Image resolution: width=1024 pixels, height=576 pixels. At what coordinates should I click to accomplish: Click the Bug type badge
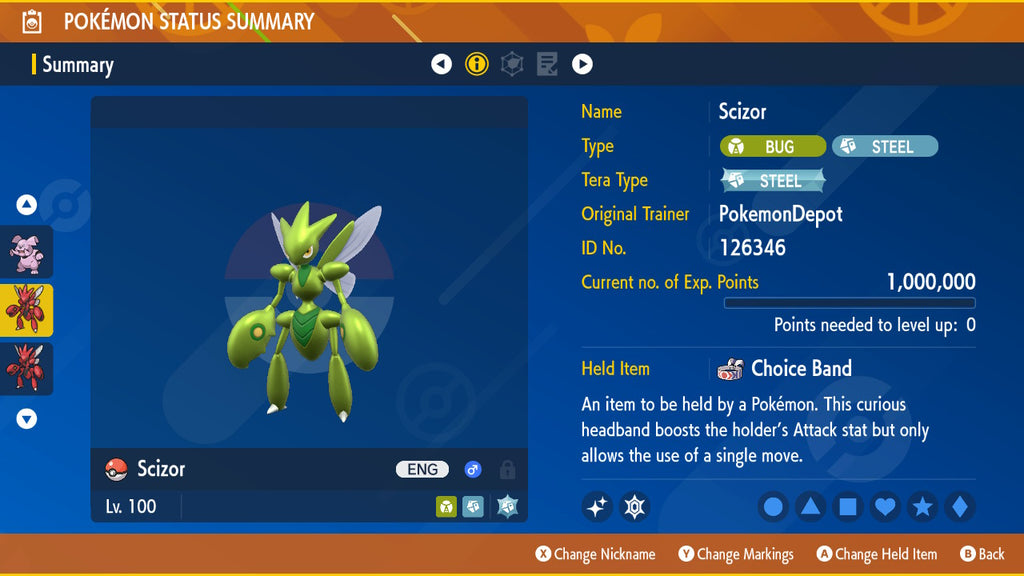click(x=772, y=147)
